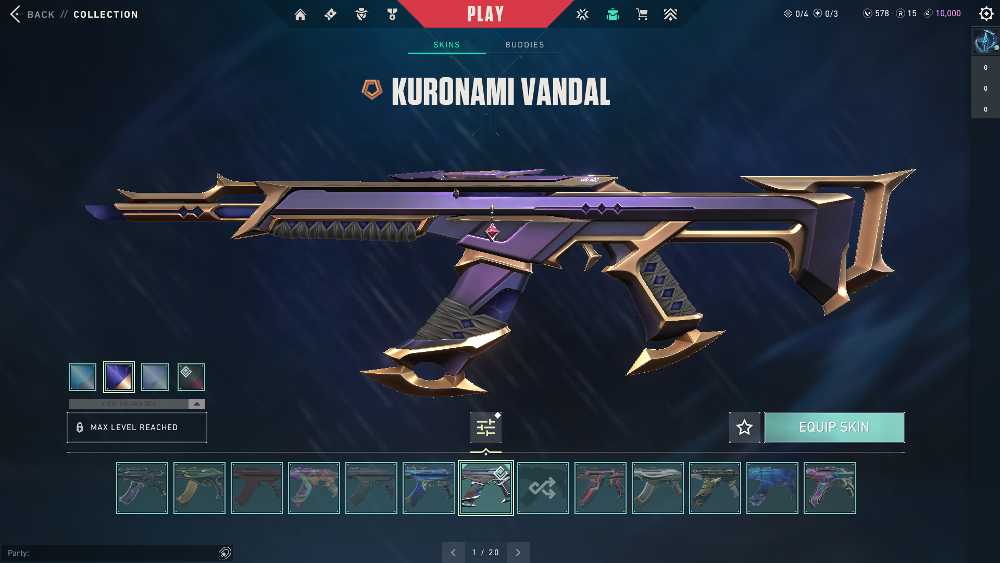Viewport: 1000px width, 563px height.
Task: Open the home screen icon
Action: point(300,14)
